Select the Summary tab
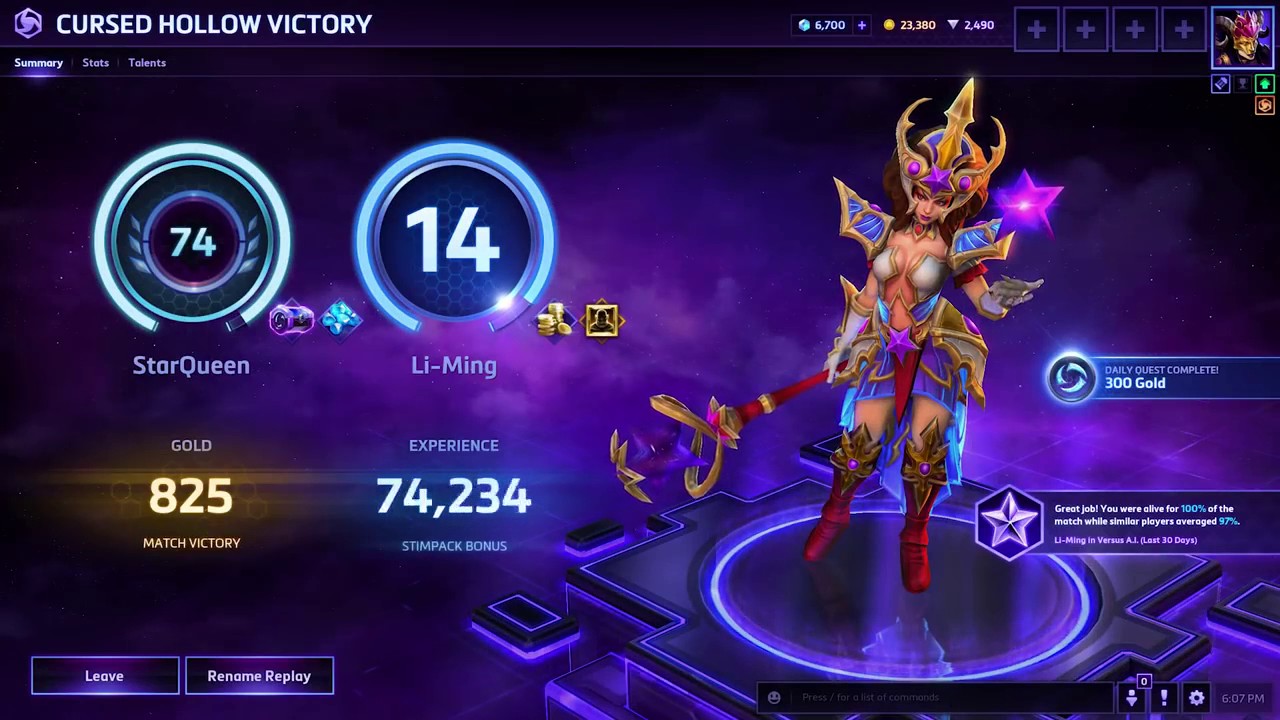Viewport: 1280px width, 720px height. click(x=38, y=63)
